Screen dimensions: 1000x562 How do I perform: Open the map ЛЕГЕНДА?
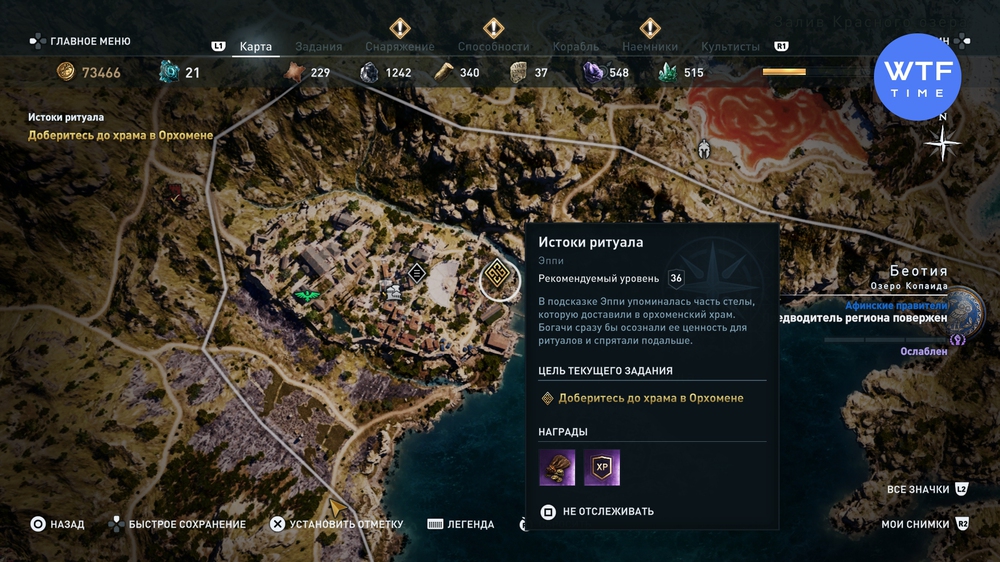[470, 524]
